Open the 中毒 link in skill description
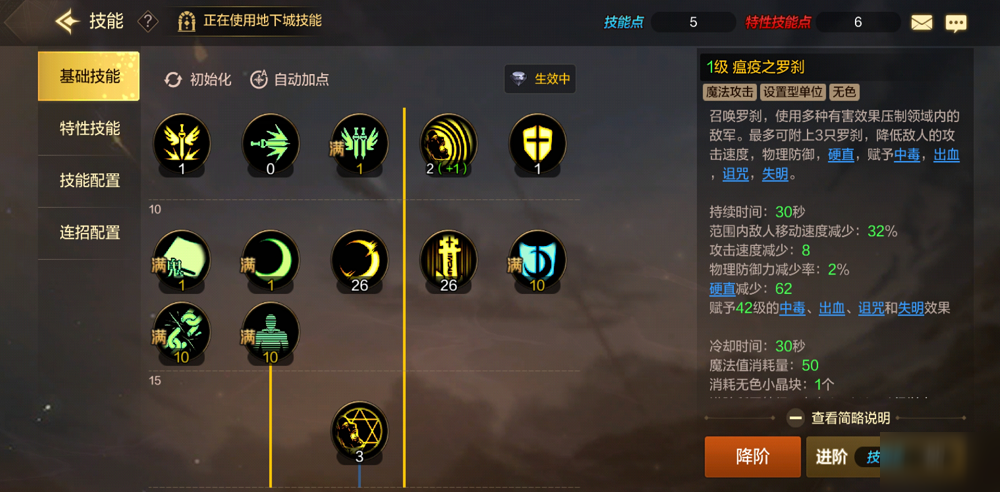This screenshot has width=1000, height=492. coord(907,155)
